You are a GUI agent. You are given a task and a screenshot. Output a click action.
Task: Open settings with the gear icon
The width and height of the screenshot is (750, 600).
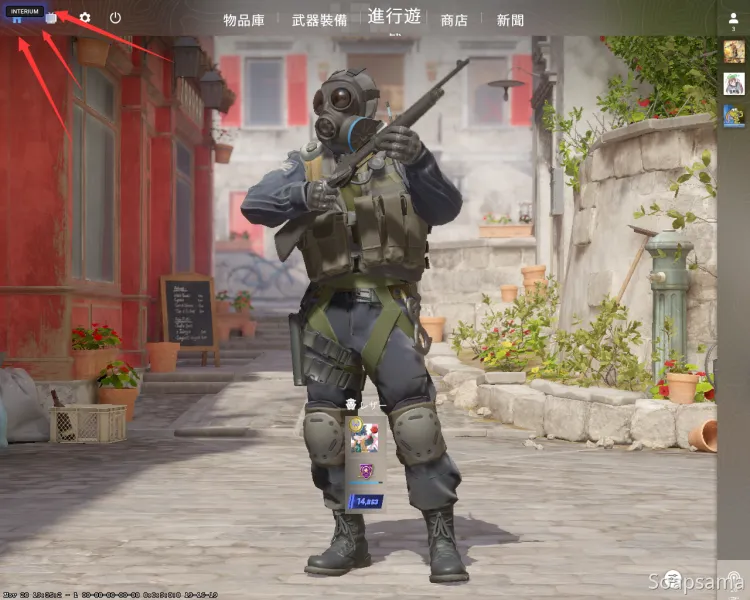click(x=85, y=18)
